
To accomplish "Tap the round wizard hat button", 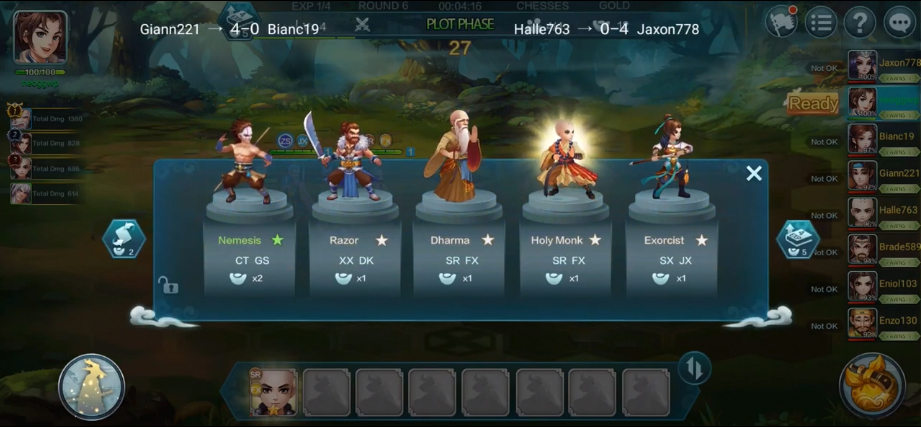I will point(92,386).
